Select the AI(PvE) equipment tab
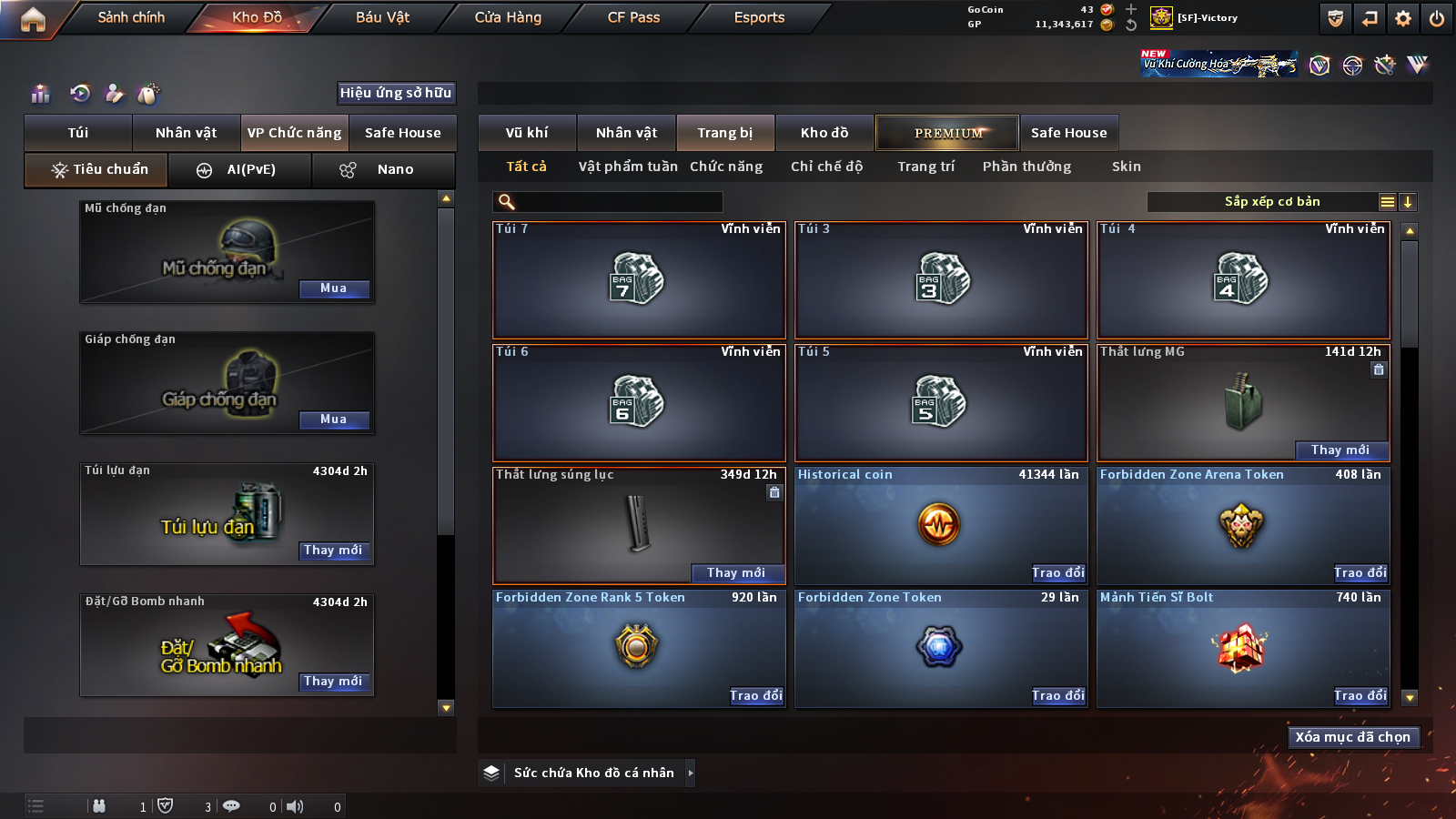The height and width of the screenshot is (819, 1456). pos(240,169)
